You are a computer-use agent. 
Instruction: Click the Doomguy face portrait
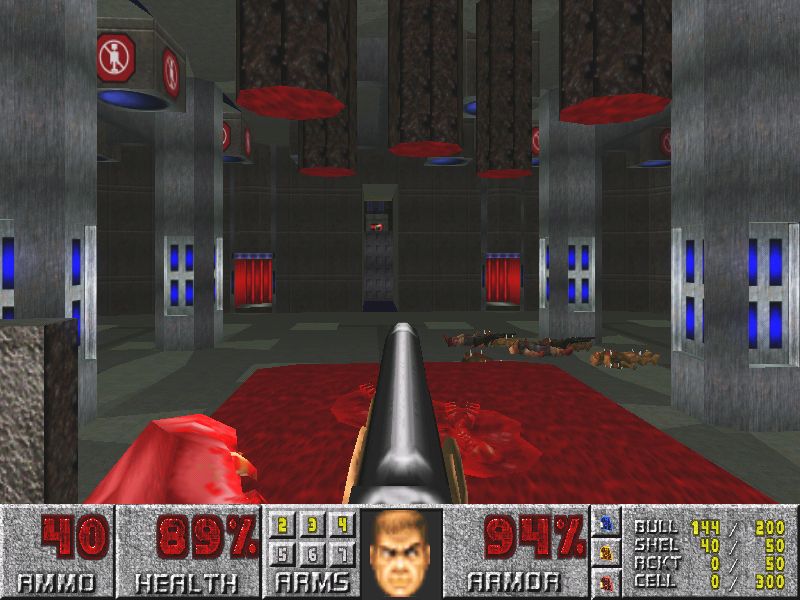click(x=401, y=551)
